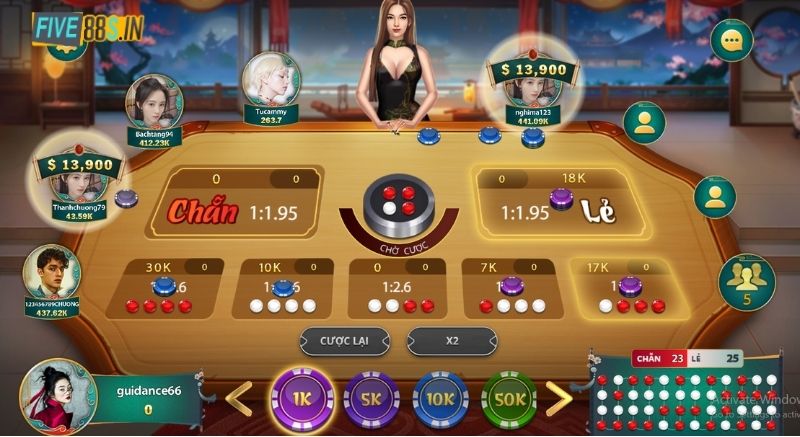Viewport: 800px width, 437px height.
Task: Show higher chip values with right arrow
Action: click(x=560, y=398)
